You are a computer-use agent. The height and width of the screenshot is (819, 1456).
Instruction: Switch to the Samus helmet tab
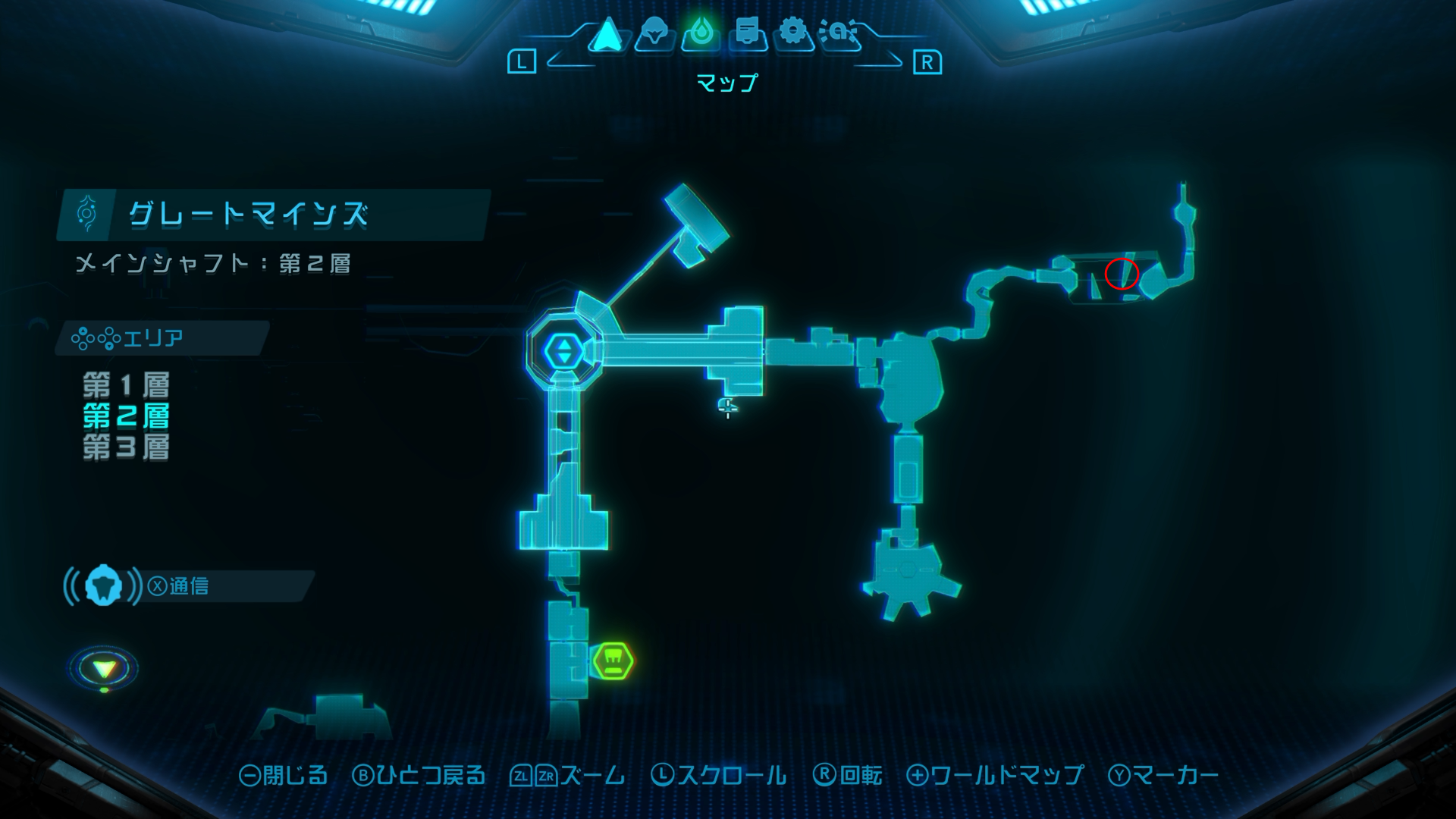(654, 35)
